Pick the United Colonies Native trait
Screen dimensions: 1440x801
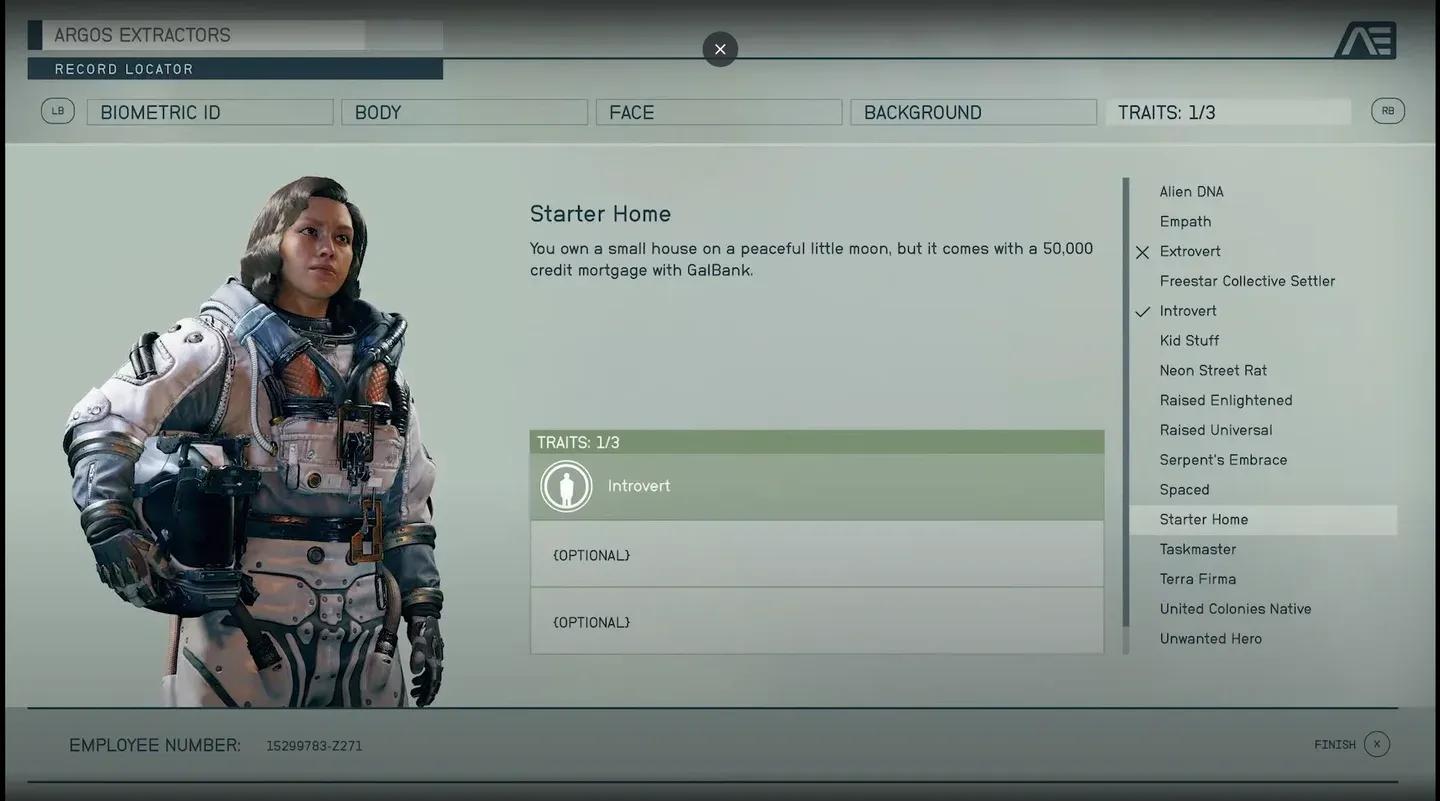(x=1235, y=609)
